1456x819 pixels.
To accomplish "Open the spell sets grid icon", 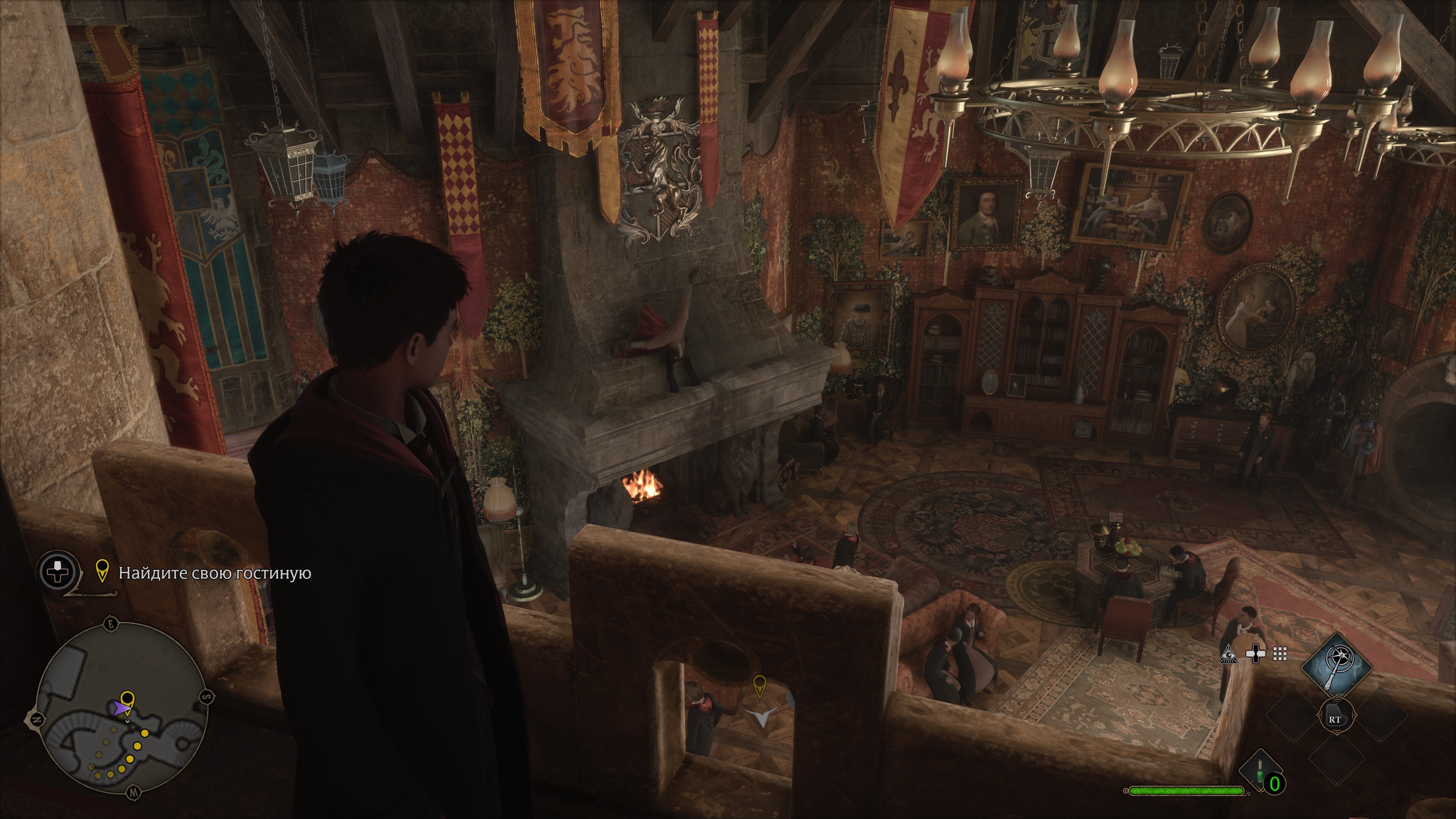I will pyautogui.click(x=1280, y=654).
